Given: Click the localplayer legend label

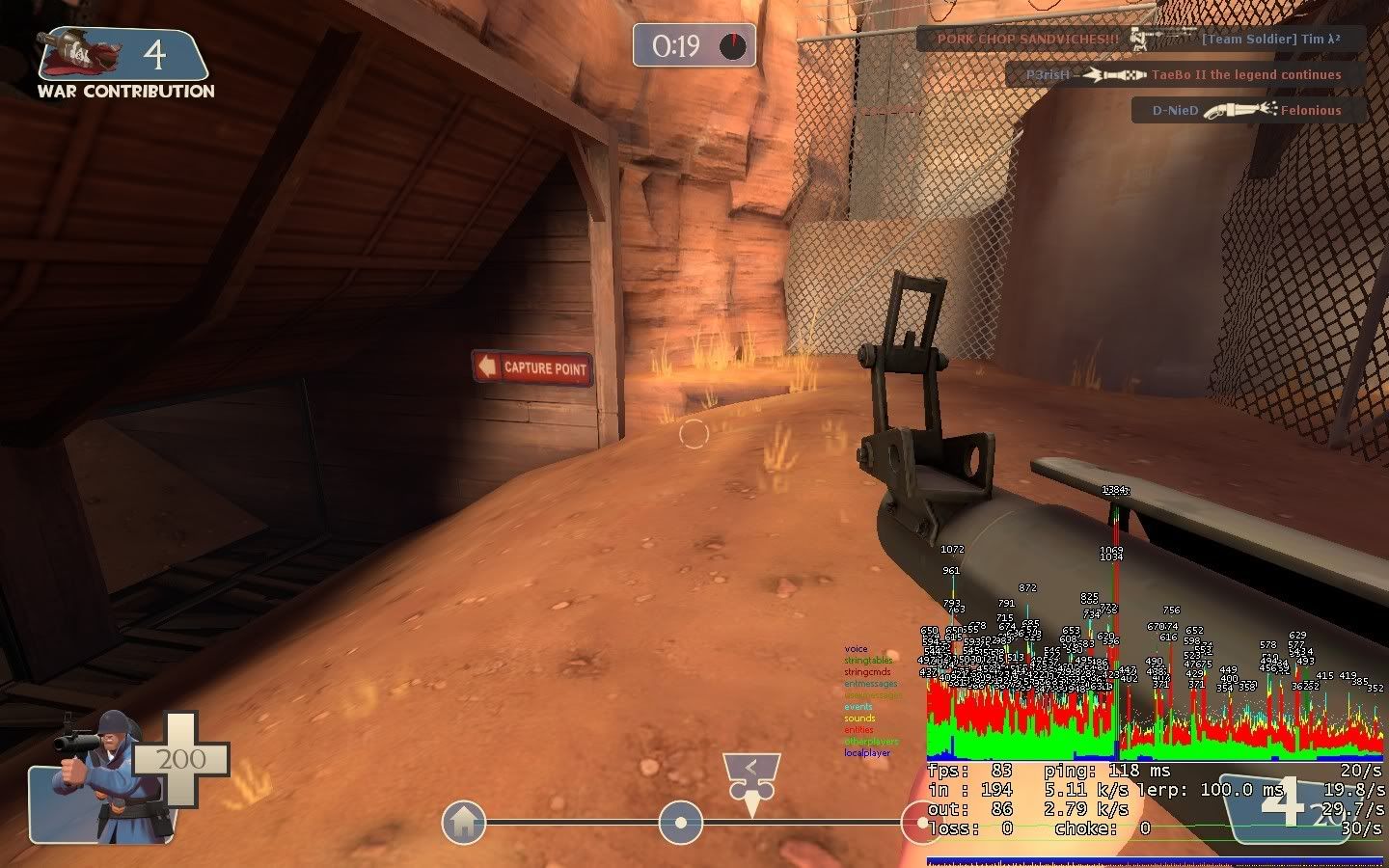Looking at the screenshot, I should [x=865, y=753].
